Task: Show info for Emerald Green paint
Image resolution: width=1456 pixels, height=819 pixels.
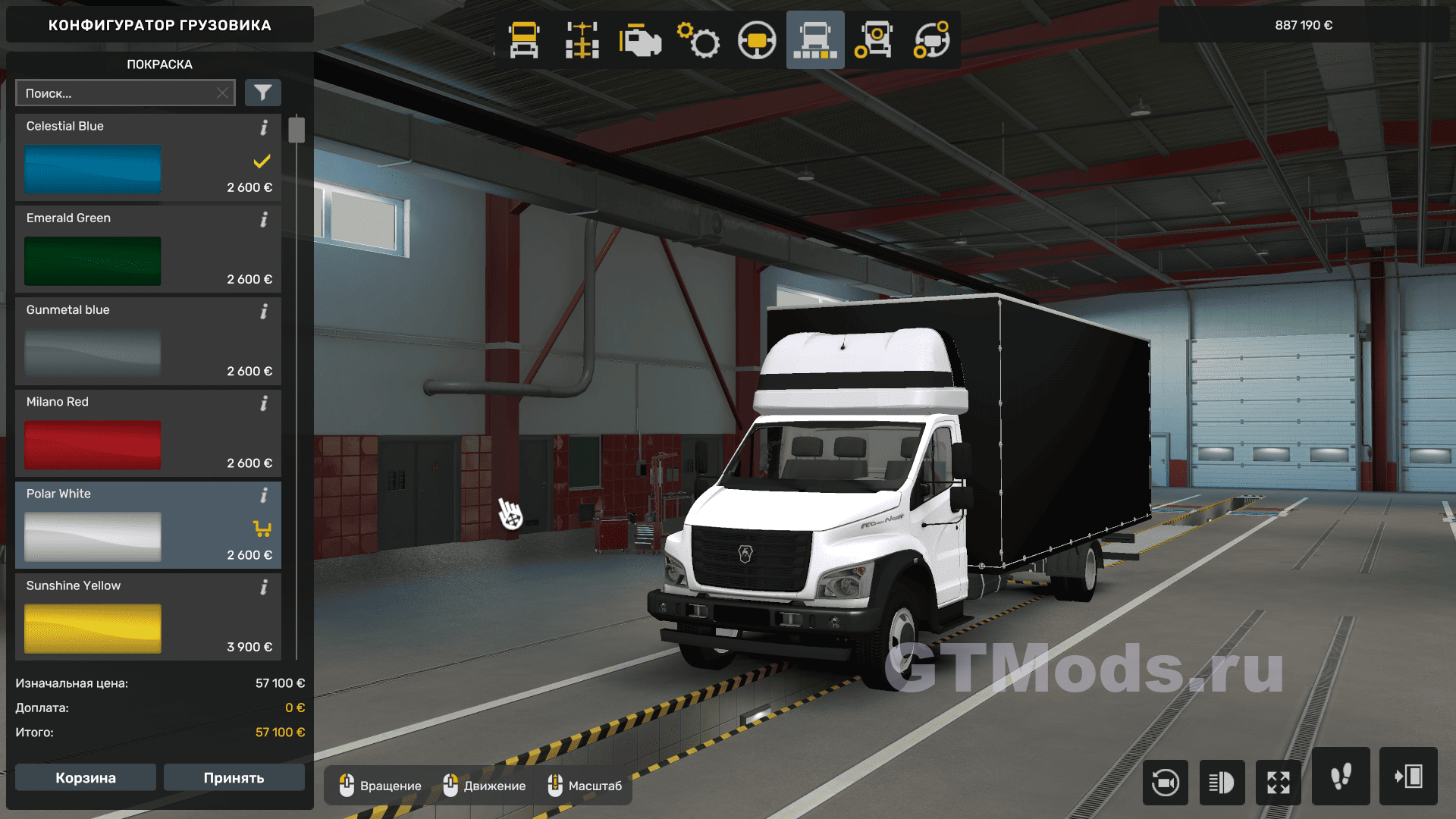Action: [x=264, y=220]
